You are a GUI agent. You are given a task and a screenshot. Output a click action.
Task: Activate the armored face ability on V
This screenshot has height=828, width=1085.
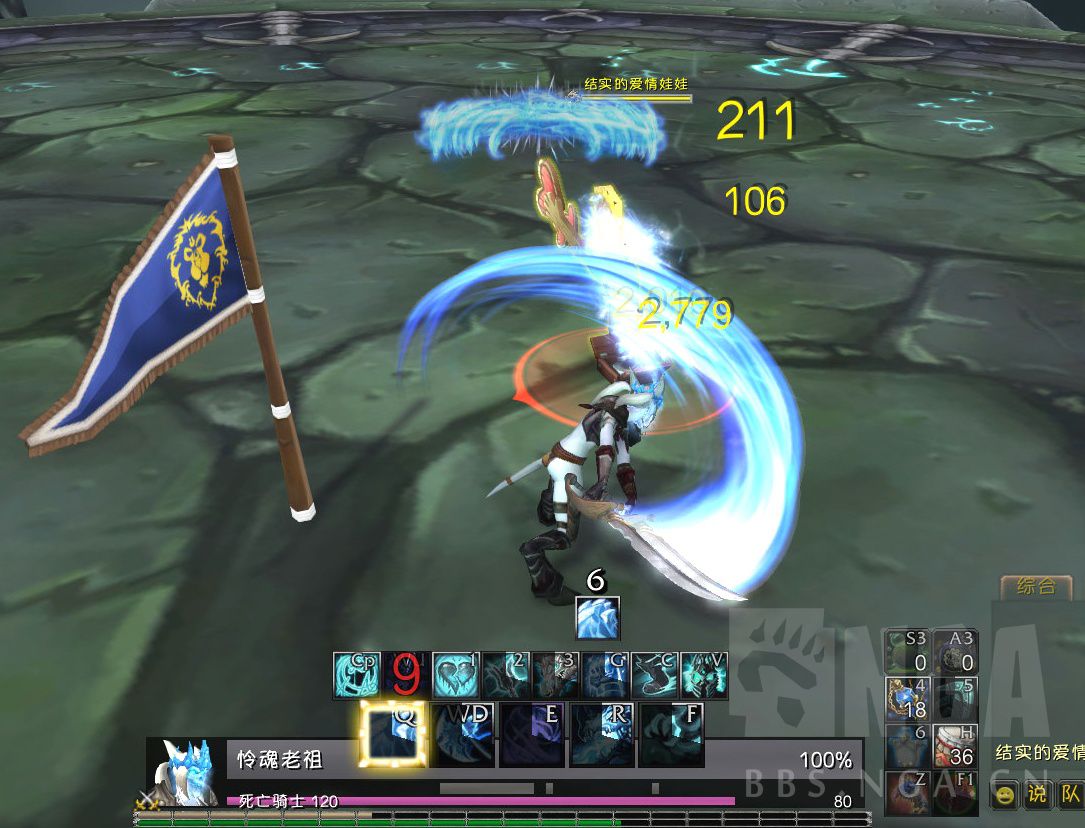coord(704,675)
